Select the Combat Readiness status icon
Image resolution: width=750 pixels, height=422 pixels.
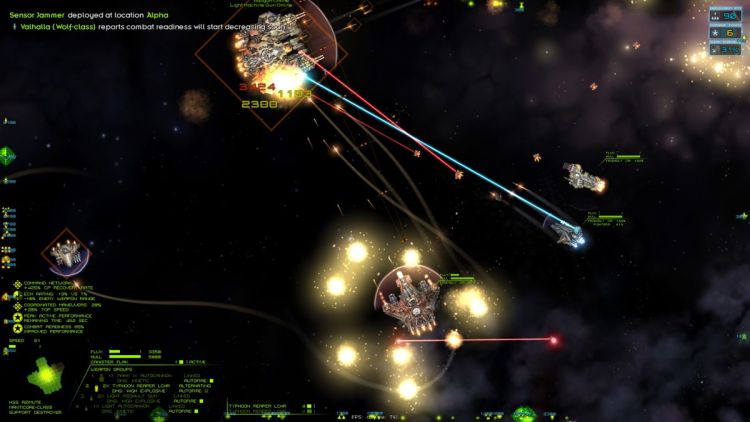coord(18,327)
